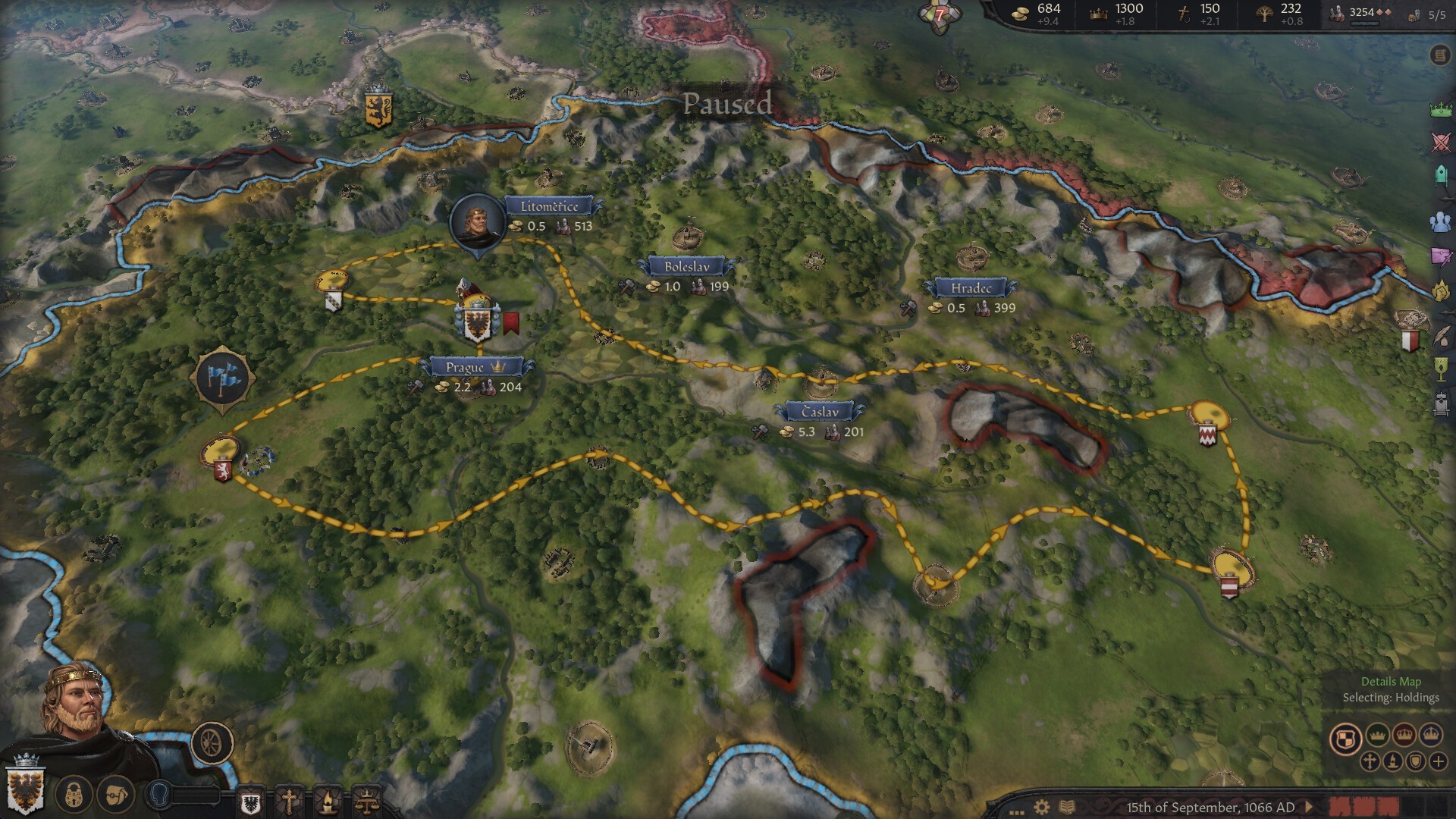The height and width of the screenshot is (819, 1456).
Task: Expand extra map modes with the plus button
Action: [x=1439, y=761]
